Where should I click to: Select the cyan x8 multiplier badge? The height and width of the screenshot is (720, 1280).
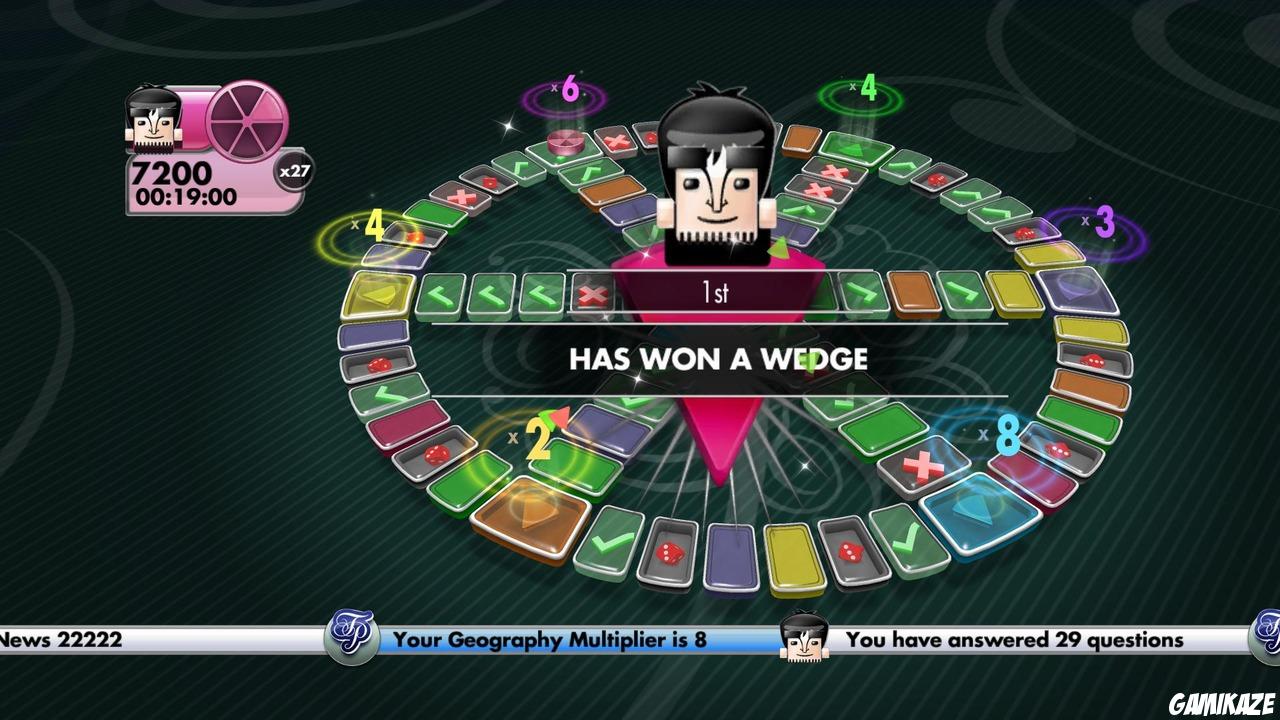click(x=1007, y=436)
